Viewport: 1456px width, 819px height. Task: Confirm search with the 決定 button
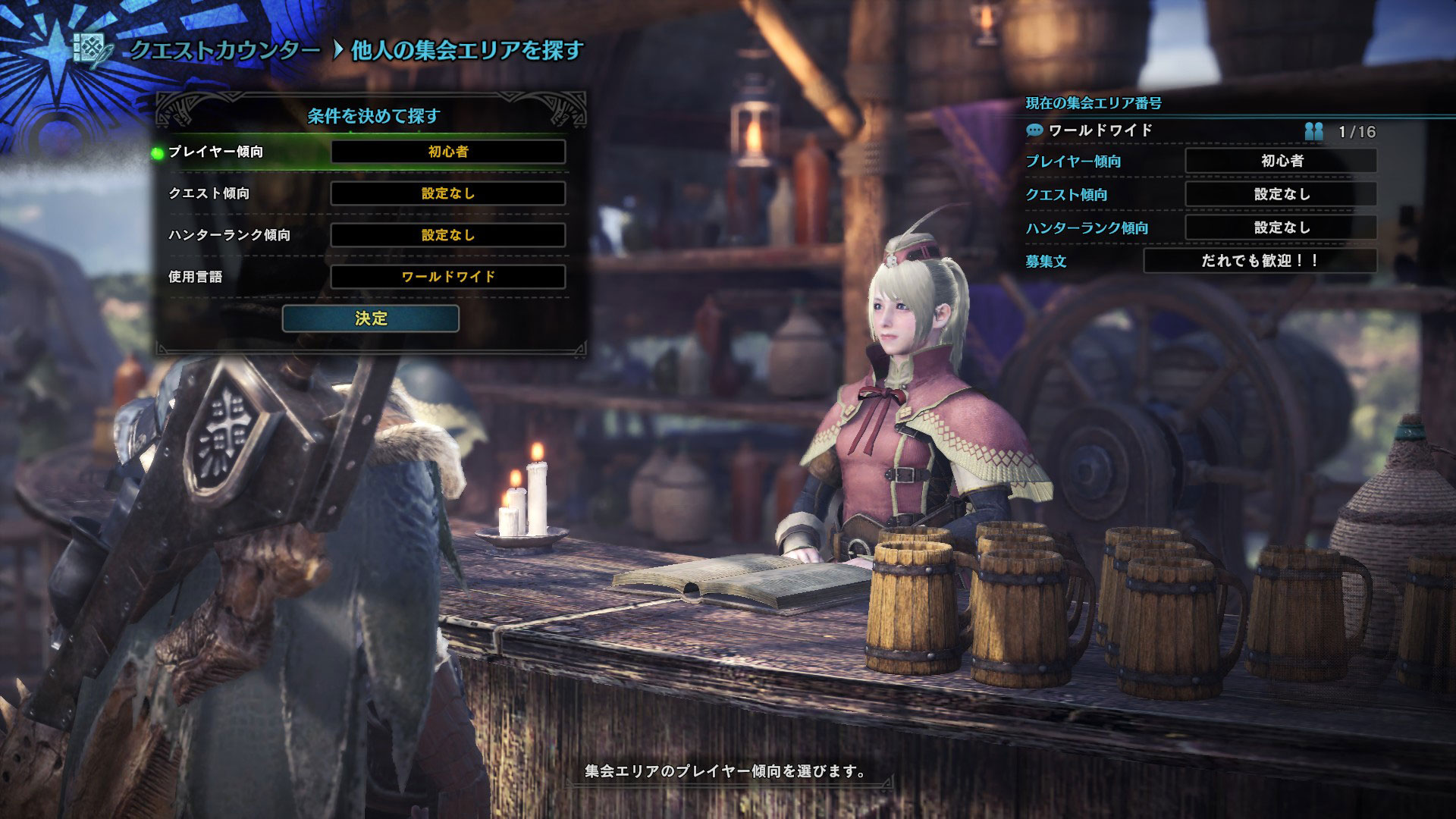click(x=370, y=318)
